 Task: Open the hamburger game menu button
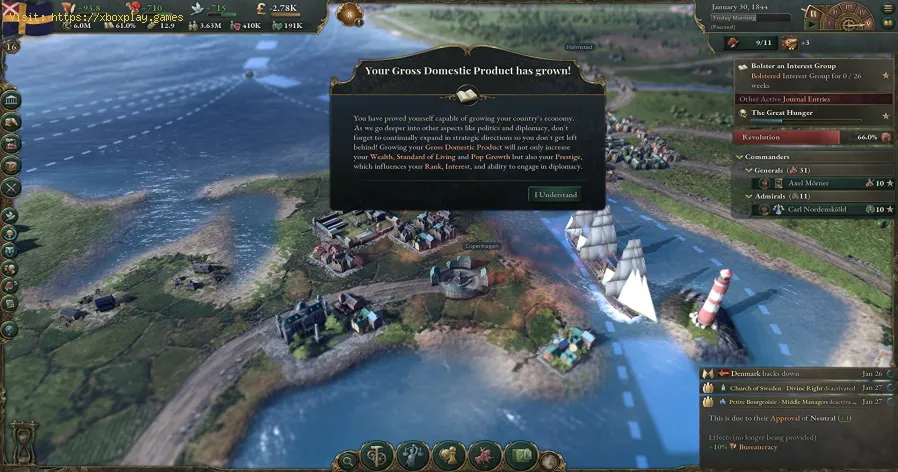(888, 8)
